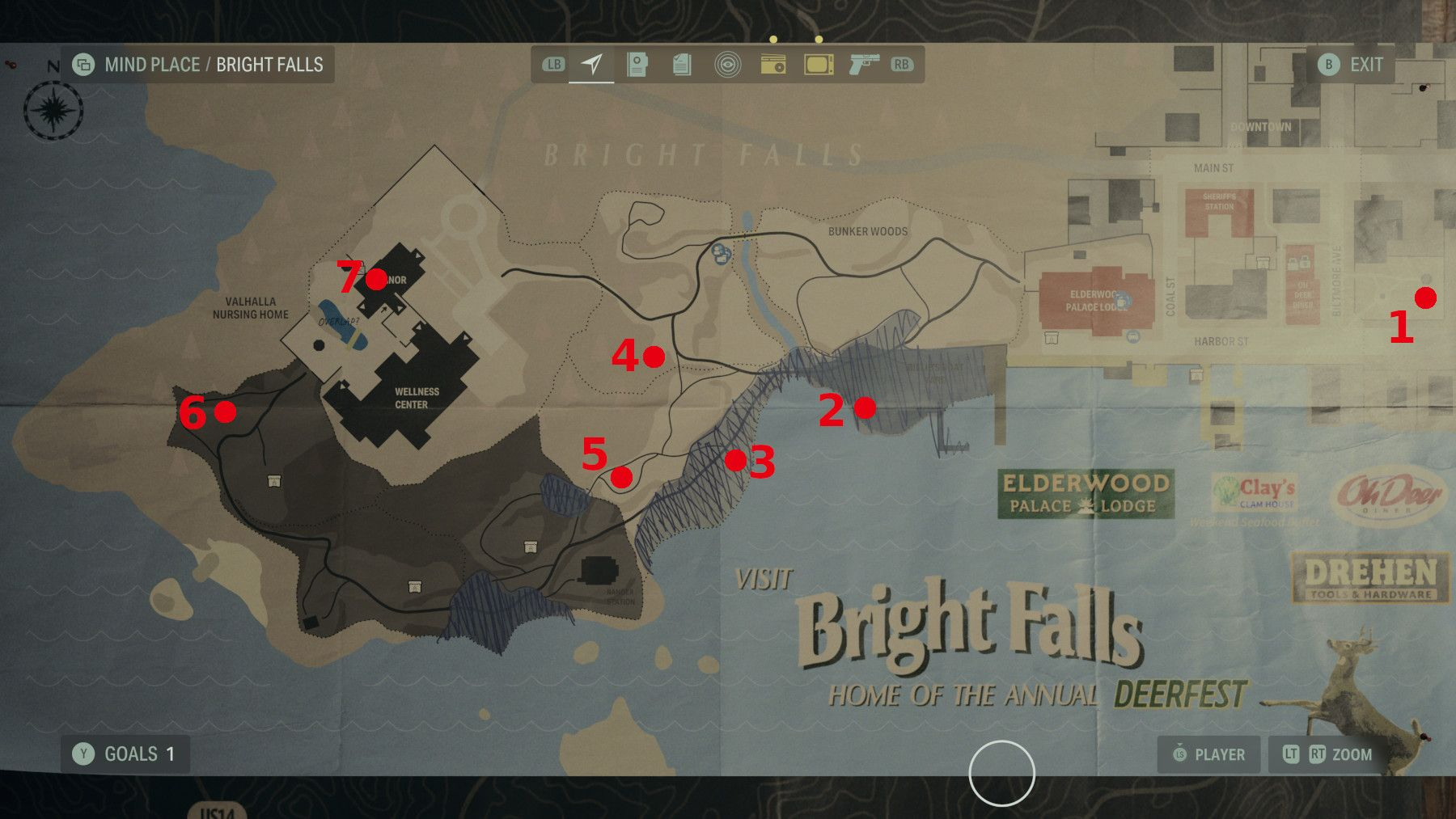Click the lock icon near Elderwood Palace Lodge
The image size is (1456, 819).
pyautogui.click(x=1122, y=302)
